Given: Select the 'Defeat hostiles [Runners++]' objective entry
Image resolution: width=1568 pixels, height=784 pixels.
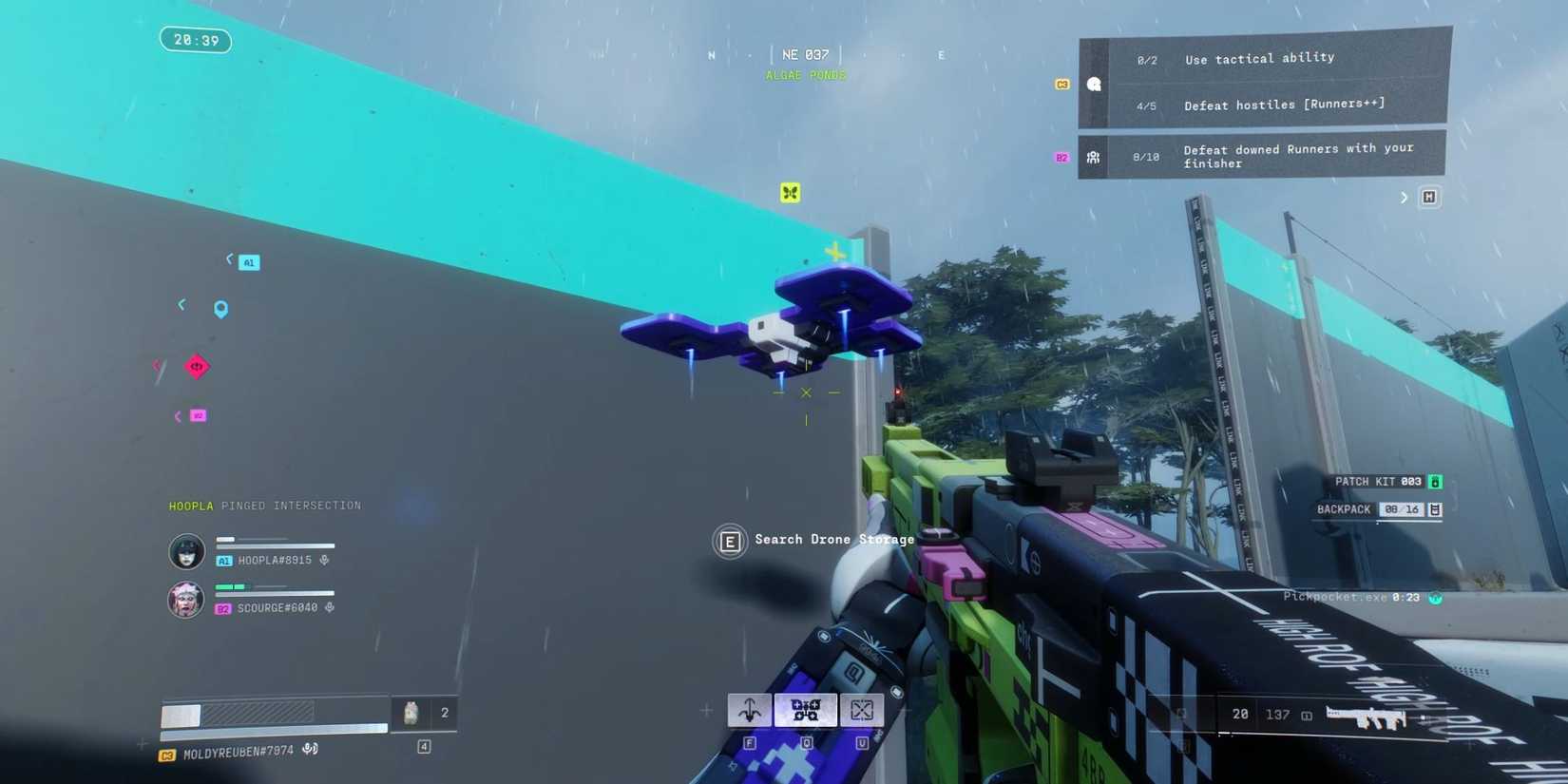Looking at the screenshot, I should tap(1283, 103).
